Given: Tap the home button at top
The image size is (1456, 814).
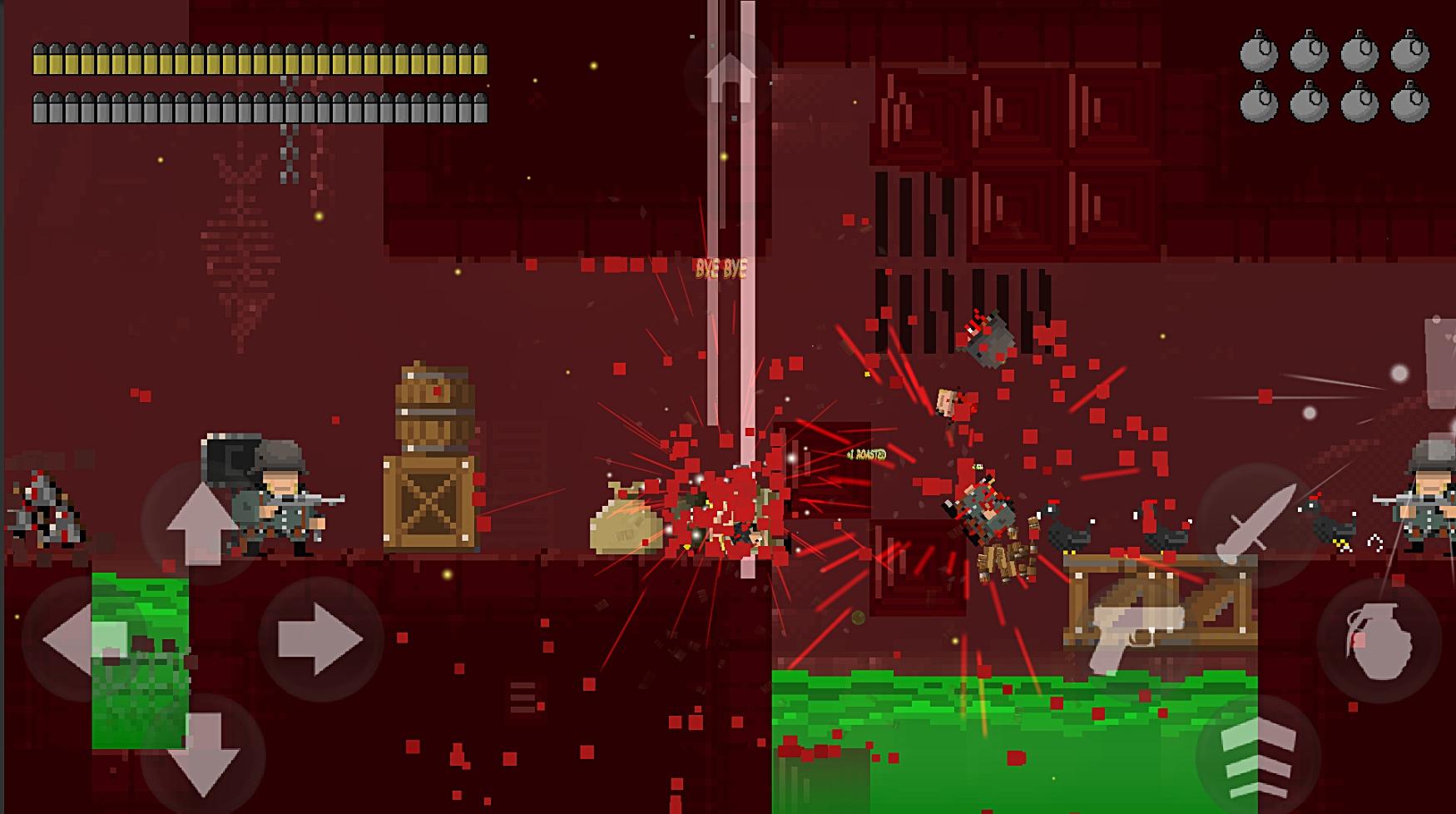Looking at the screenshot, I should point(729,77).
